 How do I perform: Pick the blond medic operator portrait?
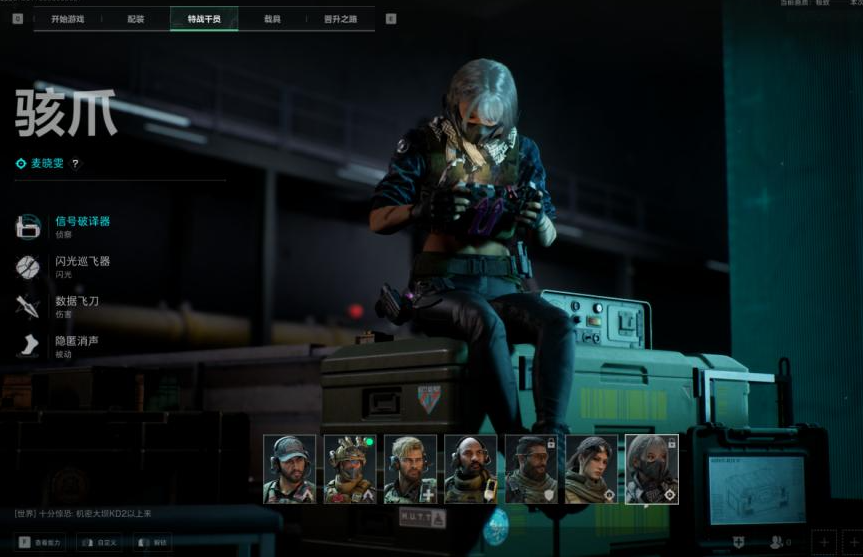point(410,469)
